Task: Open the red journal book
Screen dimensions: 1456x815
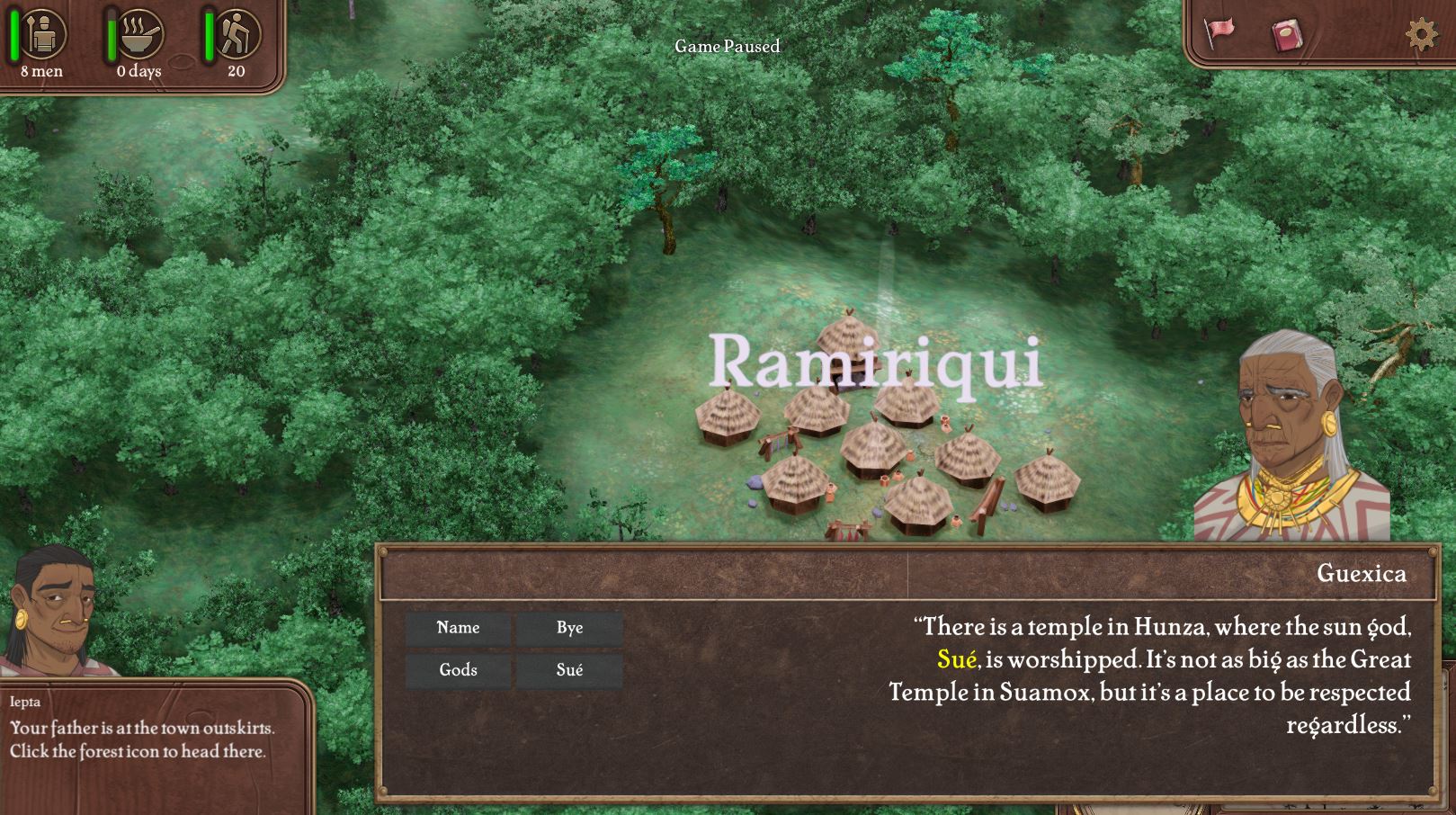Action: coord(1287,36)
